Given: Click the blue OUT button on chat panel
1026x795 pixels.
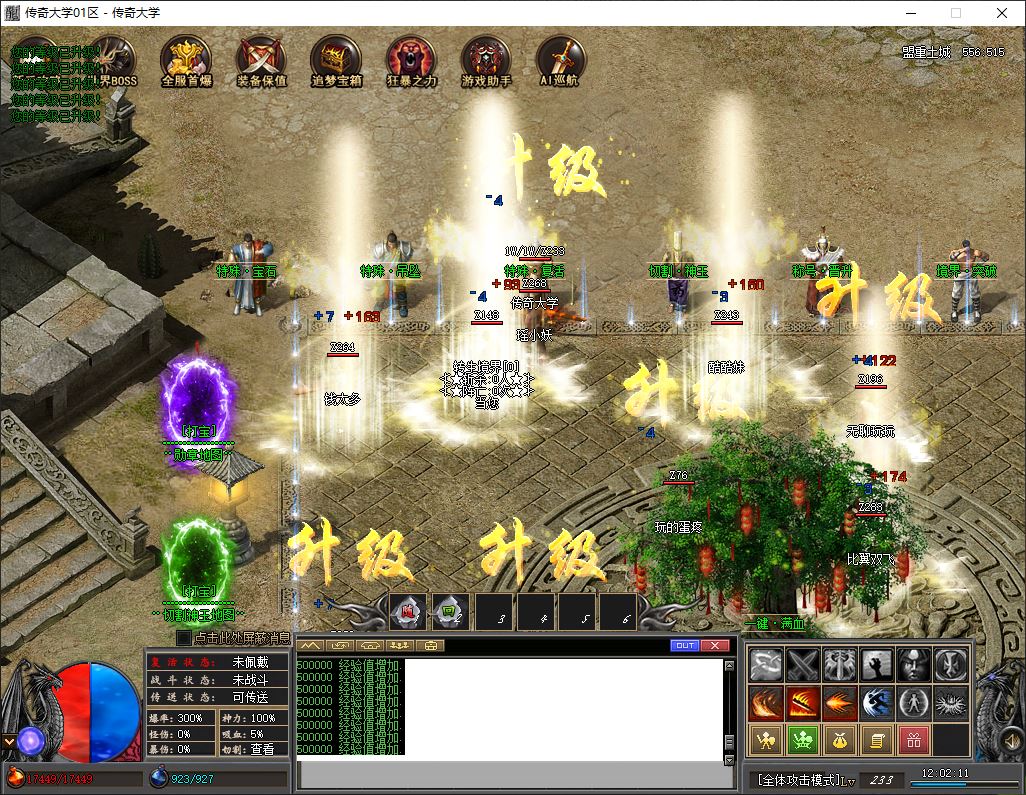Looking at the screenshot, I should point(685,646).
